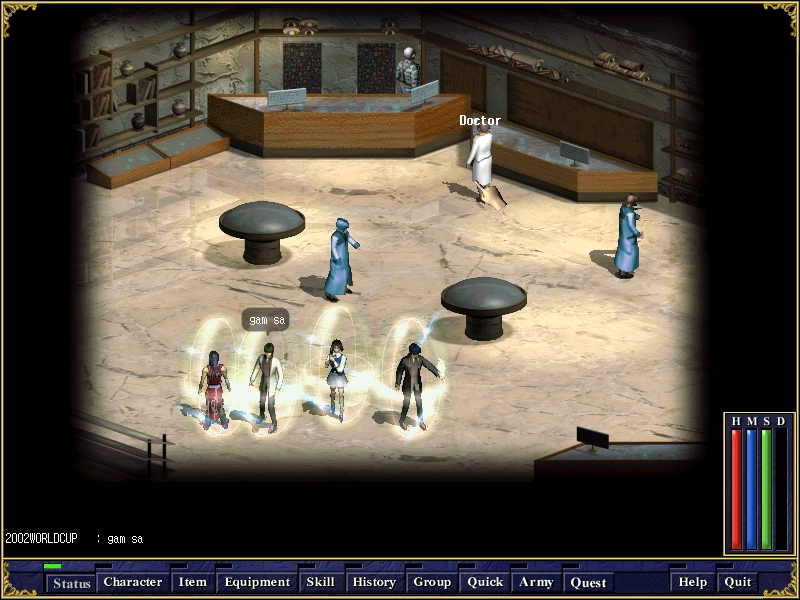Open the Group menu
This screenshot has width=800, height=600.
(x=432, y=582)
